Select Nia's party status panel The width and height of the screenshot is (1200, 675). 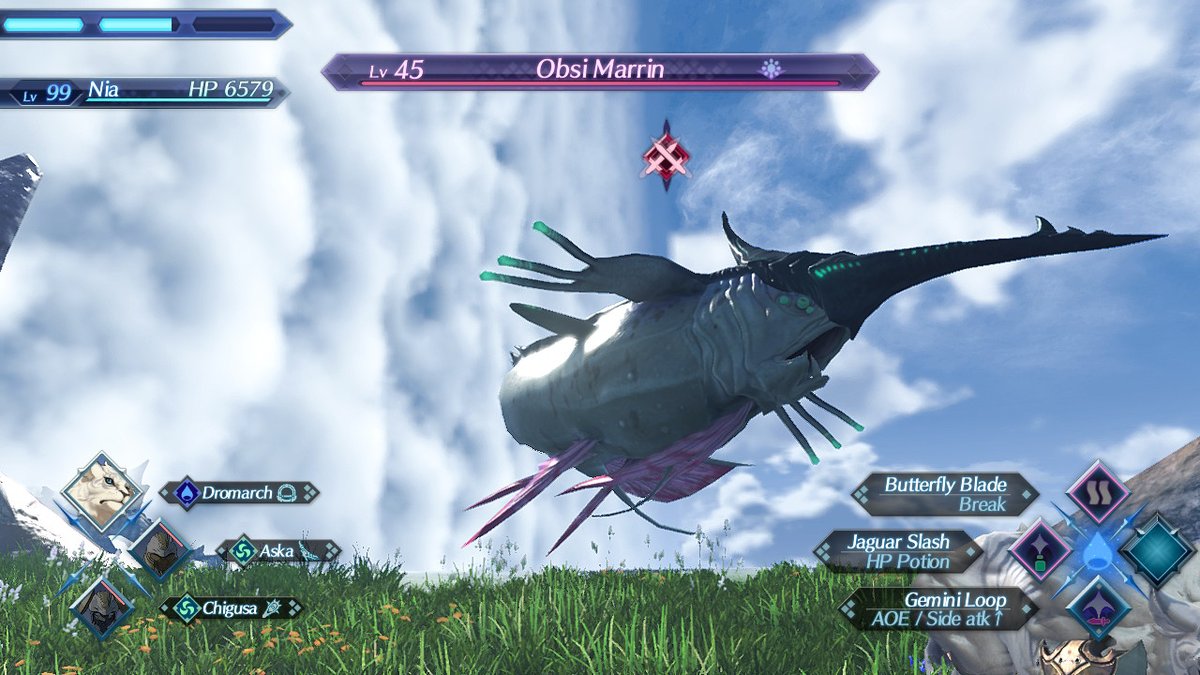(x=145, y=92)
